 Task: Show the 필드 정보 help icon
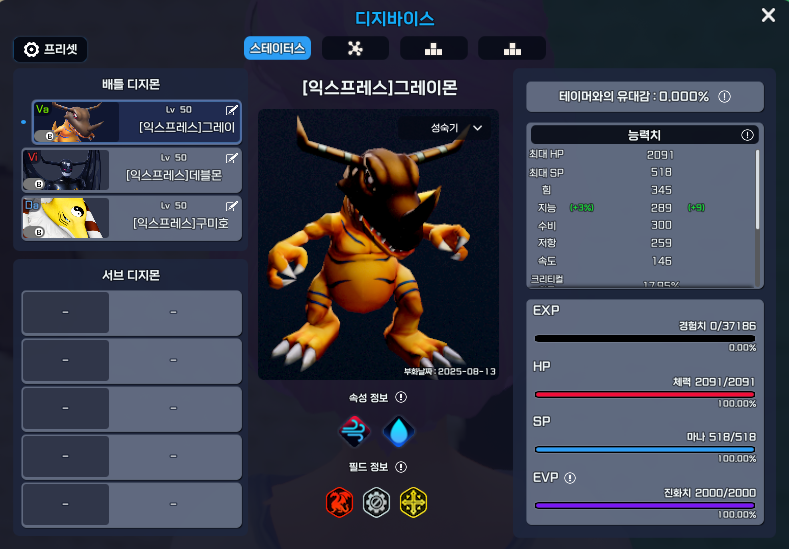[401, 467]
